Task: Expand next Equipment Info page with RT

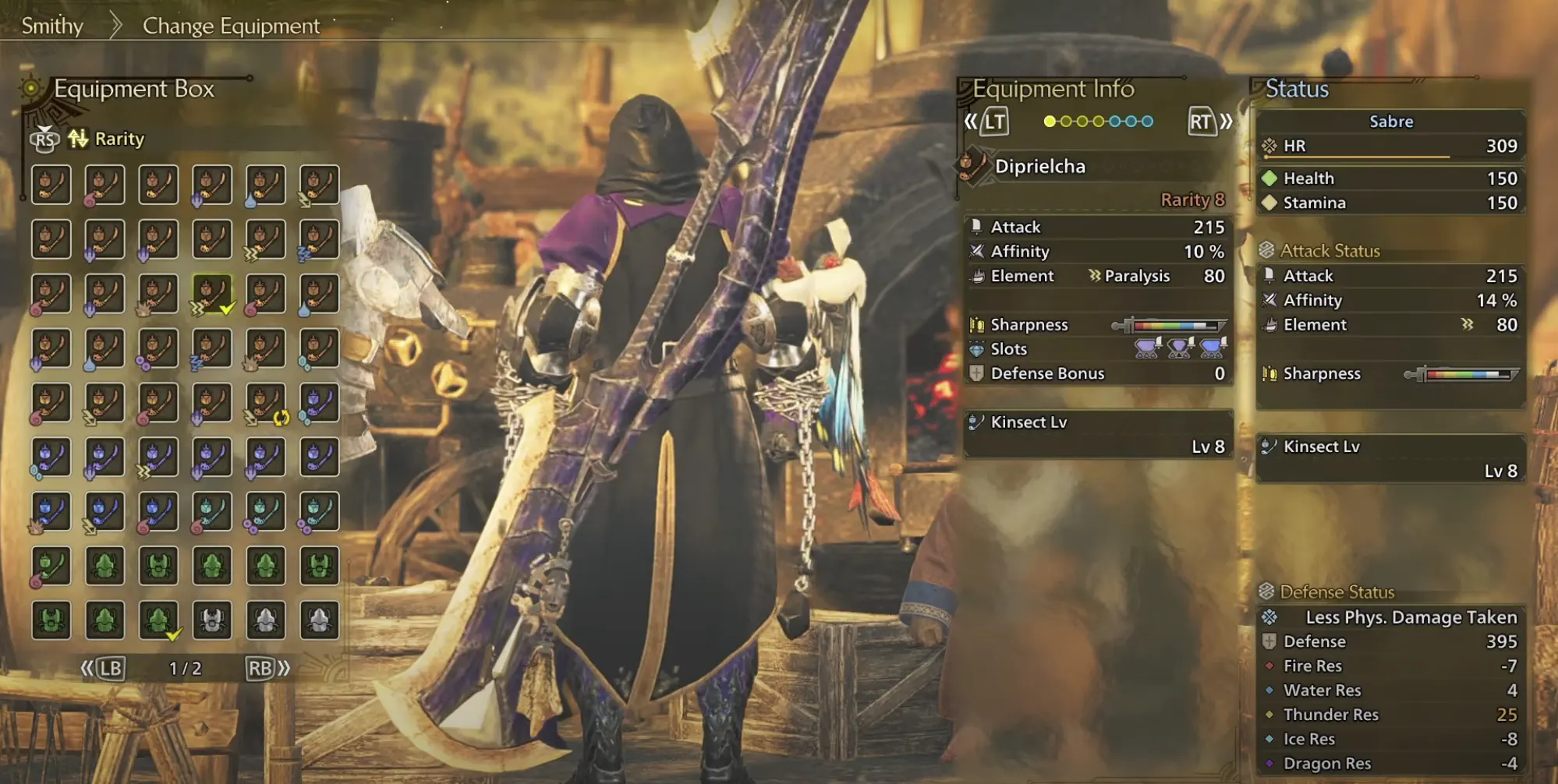Action: coord(1201,122)
